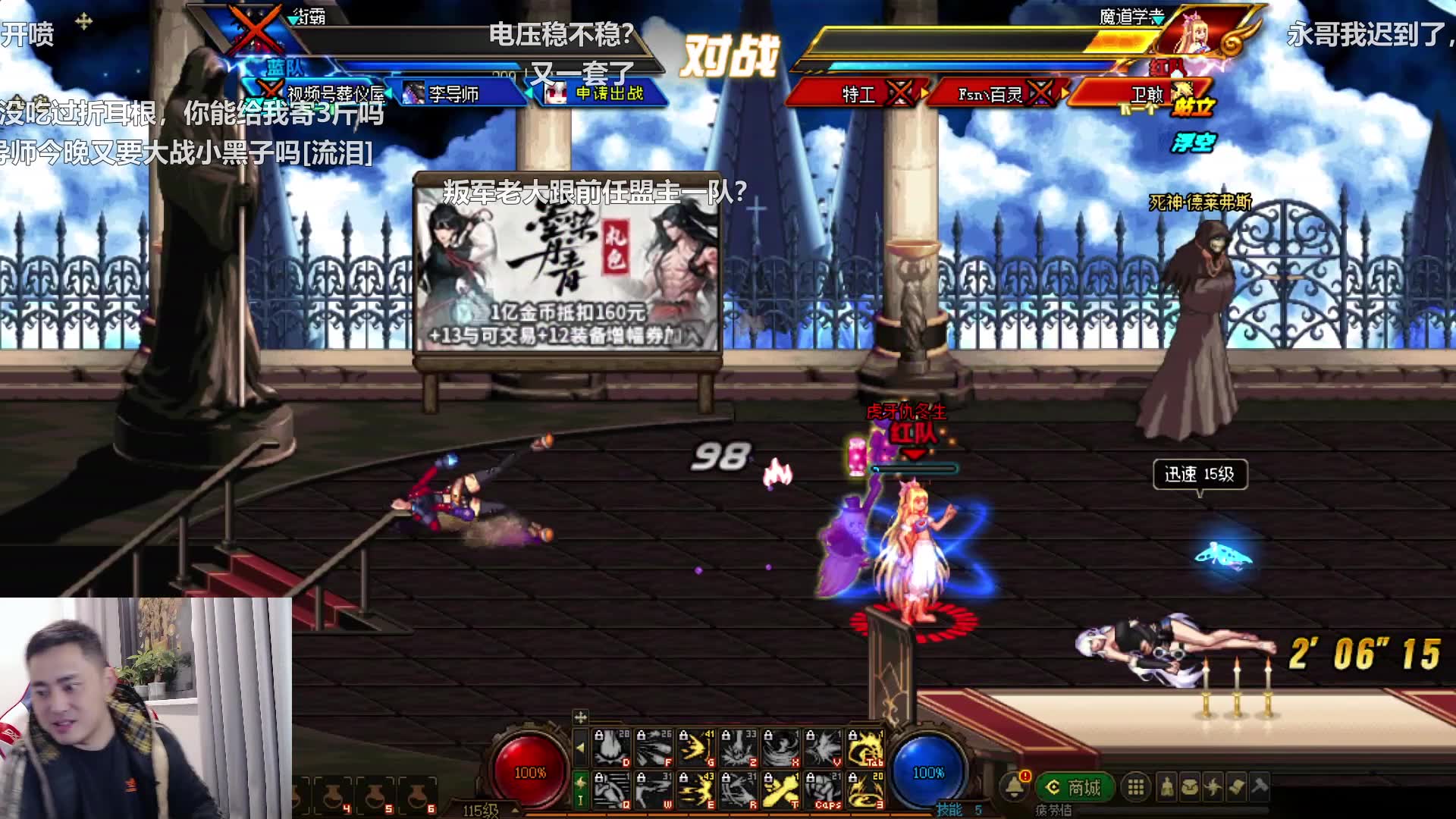Open the 商城 shop button
1456x819 pixels.
pos(1075,787)
